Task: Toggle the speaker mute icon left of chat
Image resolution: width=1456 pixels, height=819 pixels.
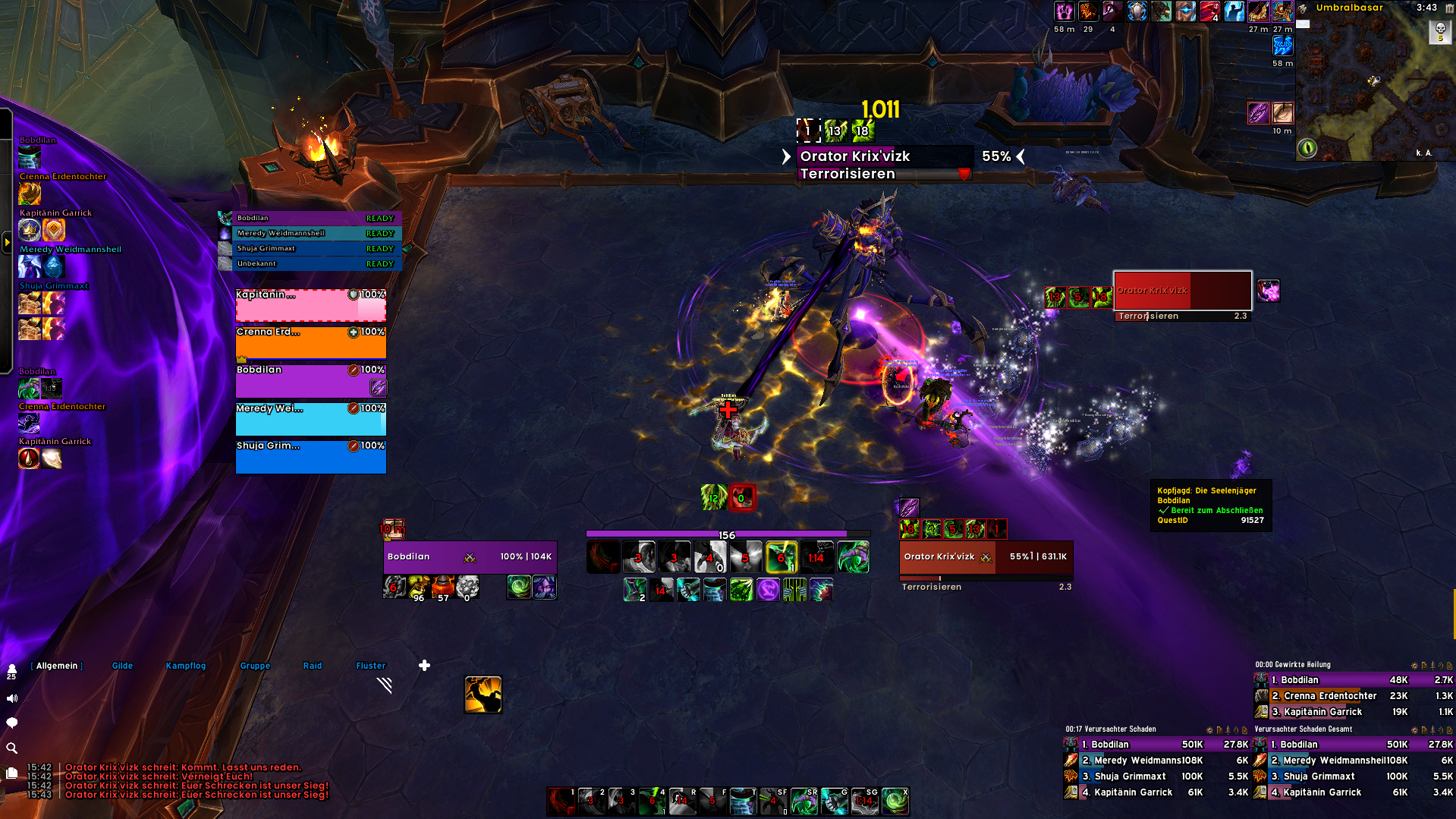Action: 11,698
